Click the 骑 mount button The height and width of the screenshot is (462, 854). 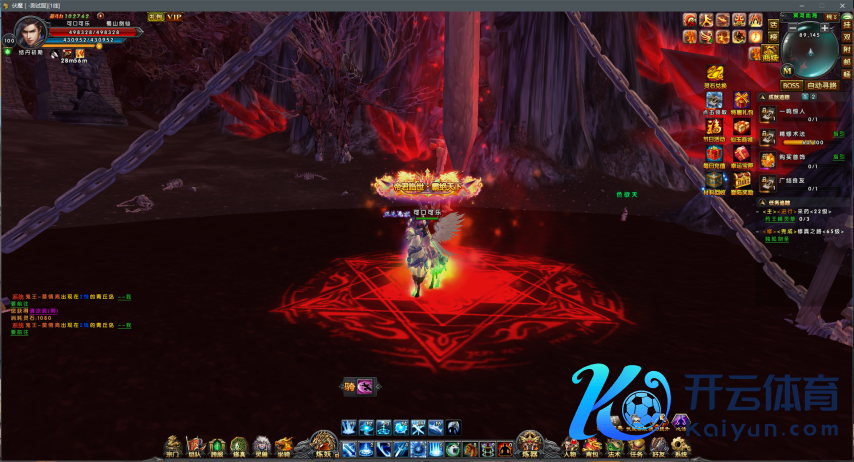click(x=351, y=387)
